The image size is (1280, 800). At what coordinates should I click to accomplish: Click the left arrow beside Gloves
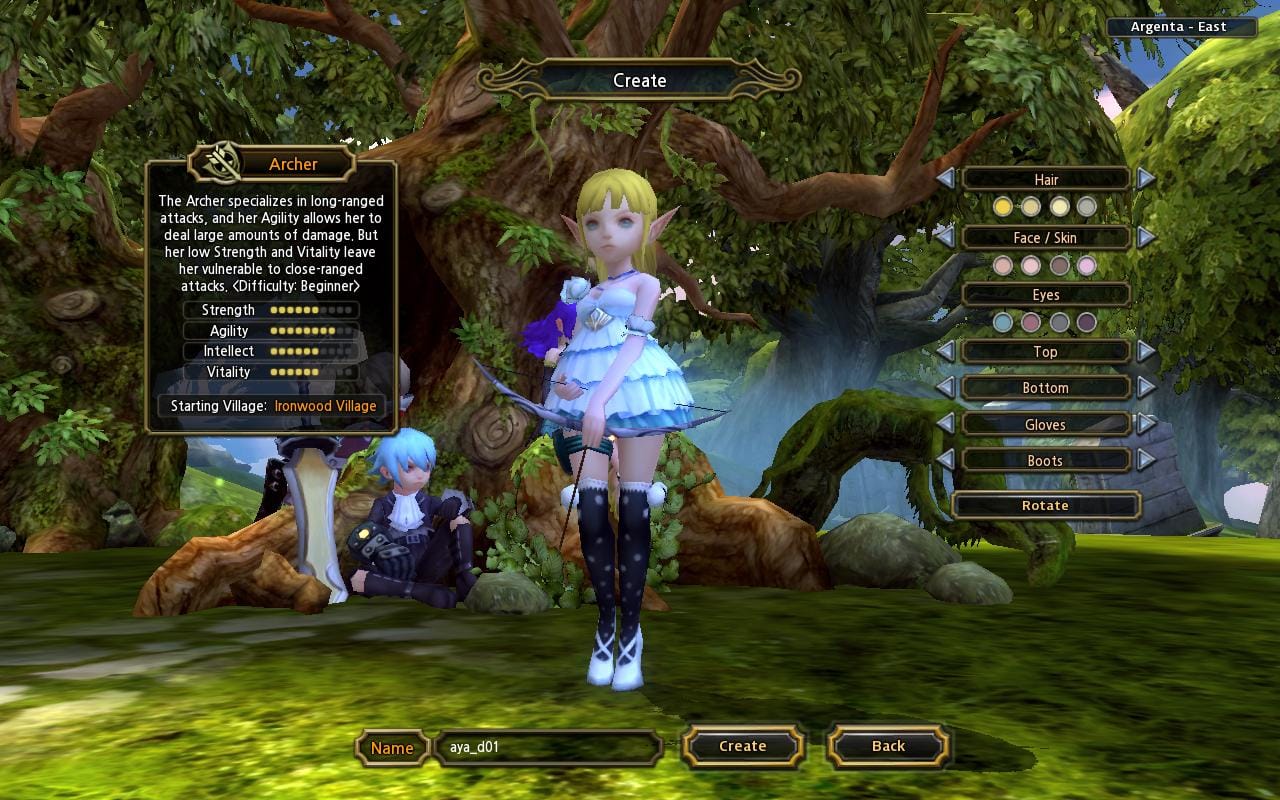[x=948, y=424]
